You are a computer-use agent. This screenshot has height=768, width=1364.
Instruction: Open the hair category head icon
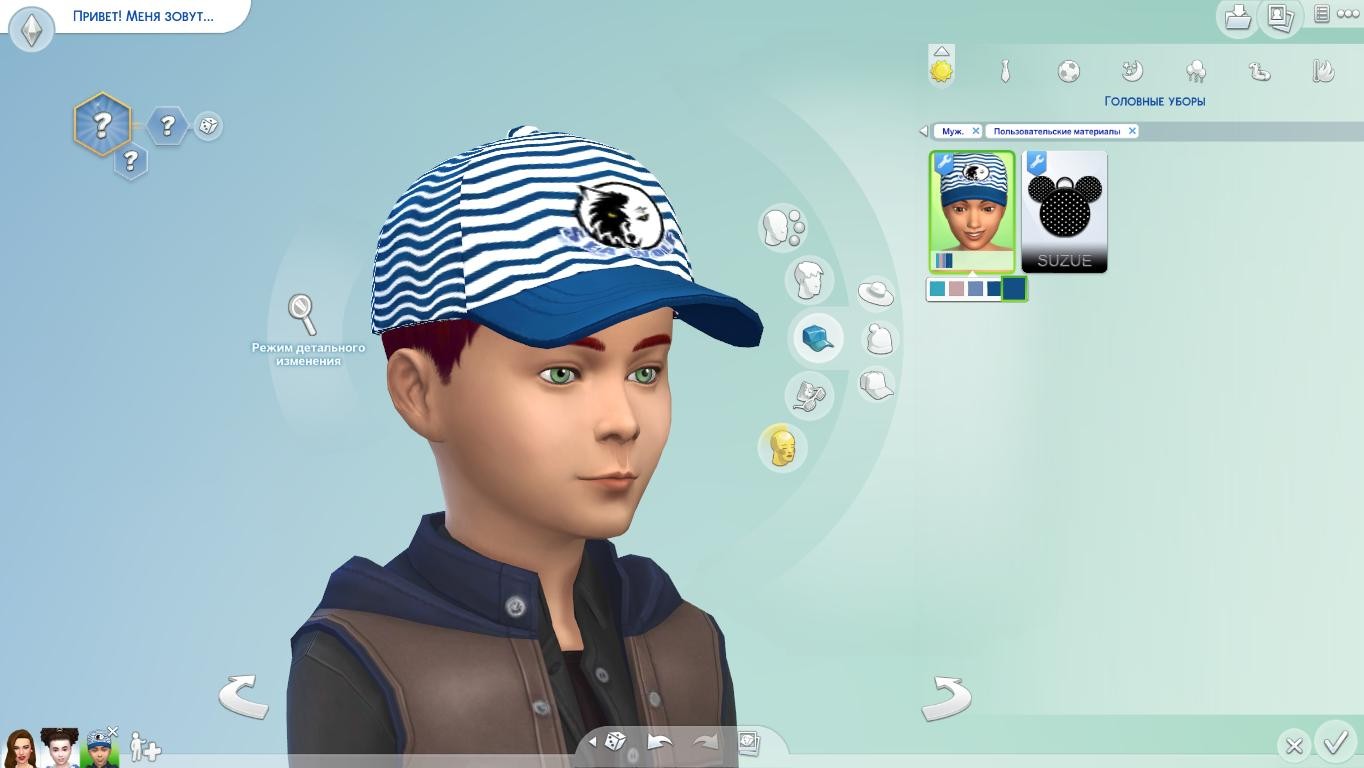[808, 280]
